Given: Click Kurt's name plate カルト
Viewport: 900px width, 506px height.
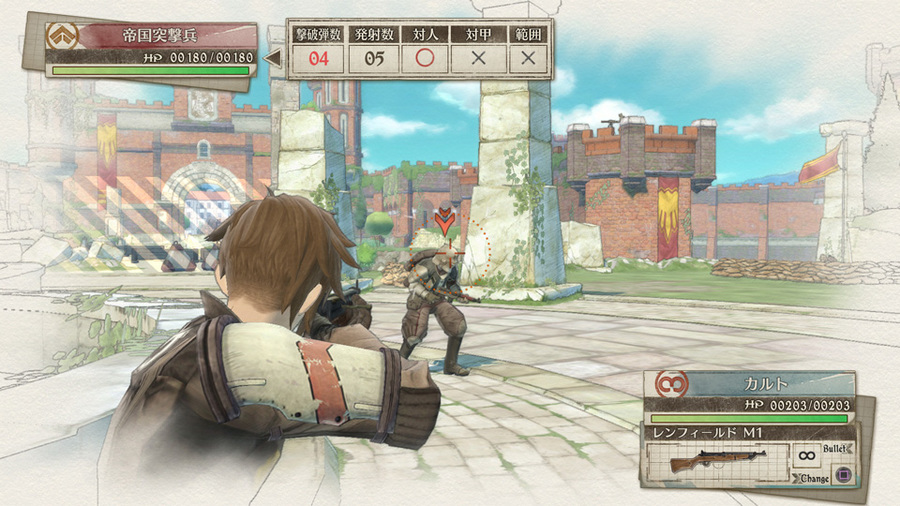Looking at the screenshot, I should [768, 385].
